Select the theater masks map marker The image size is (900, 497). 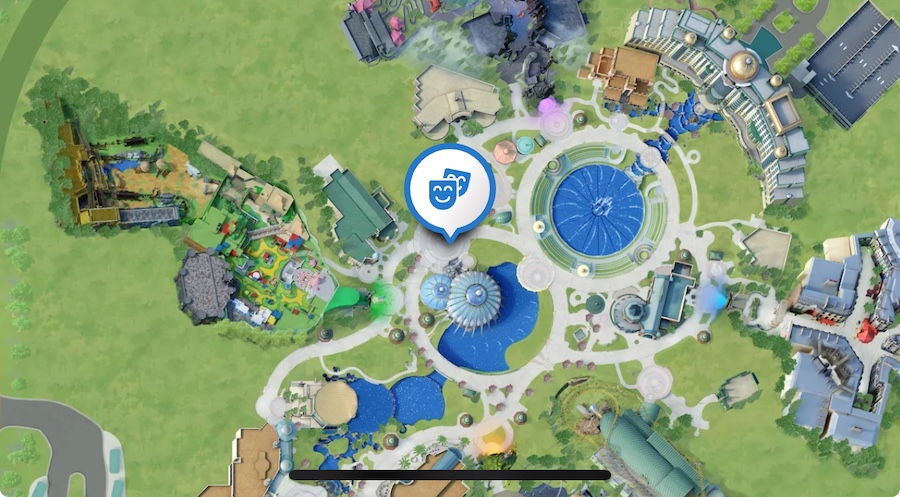coord(449,188)
